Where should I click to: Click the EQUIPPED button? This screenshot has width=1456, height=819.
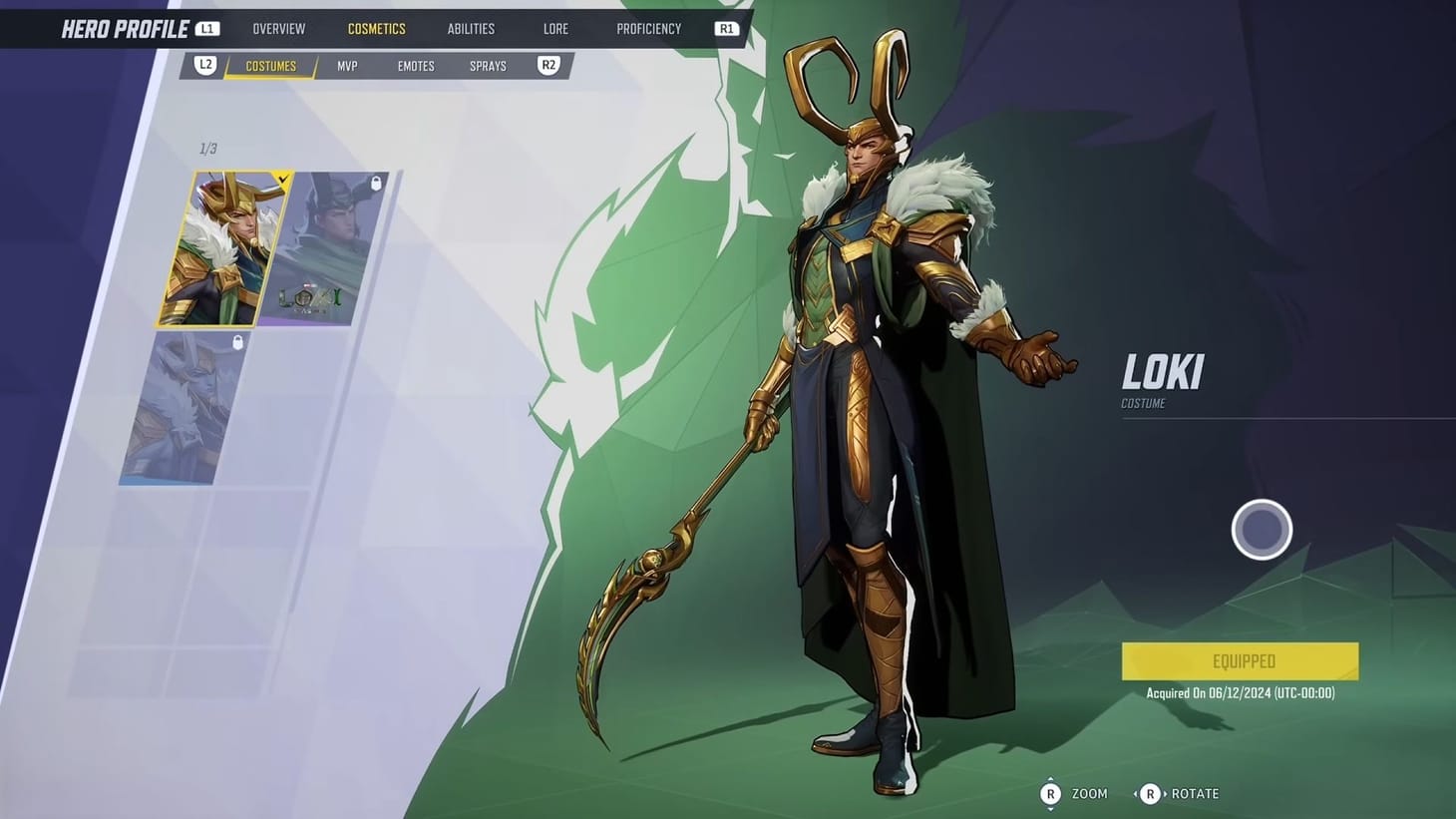(1240, 660)
